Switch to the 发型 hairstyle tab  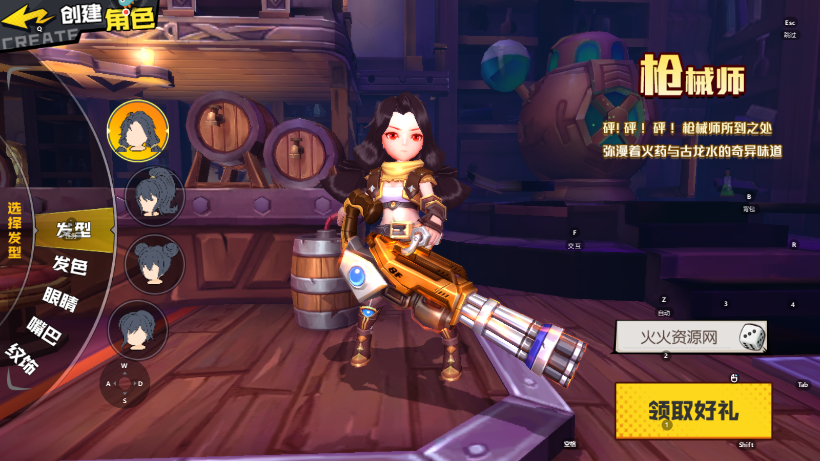pos(73,230)
